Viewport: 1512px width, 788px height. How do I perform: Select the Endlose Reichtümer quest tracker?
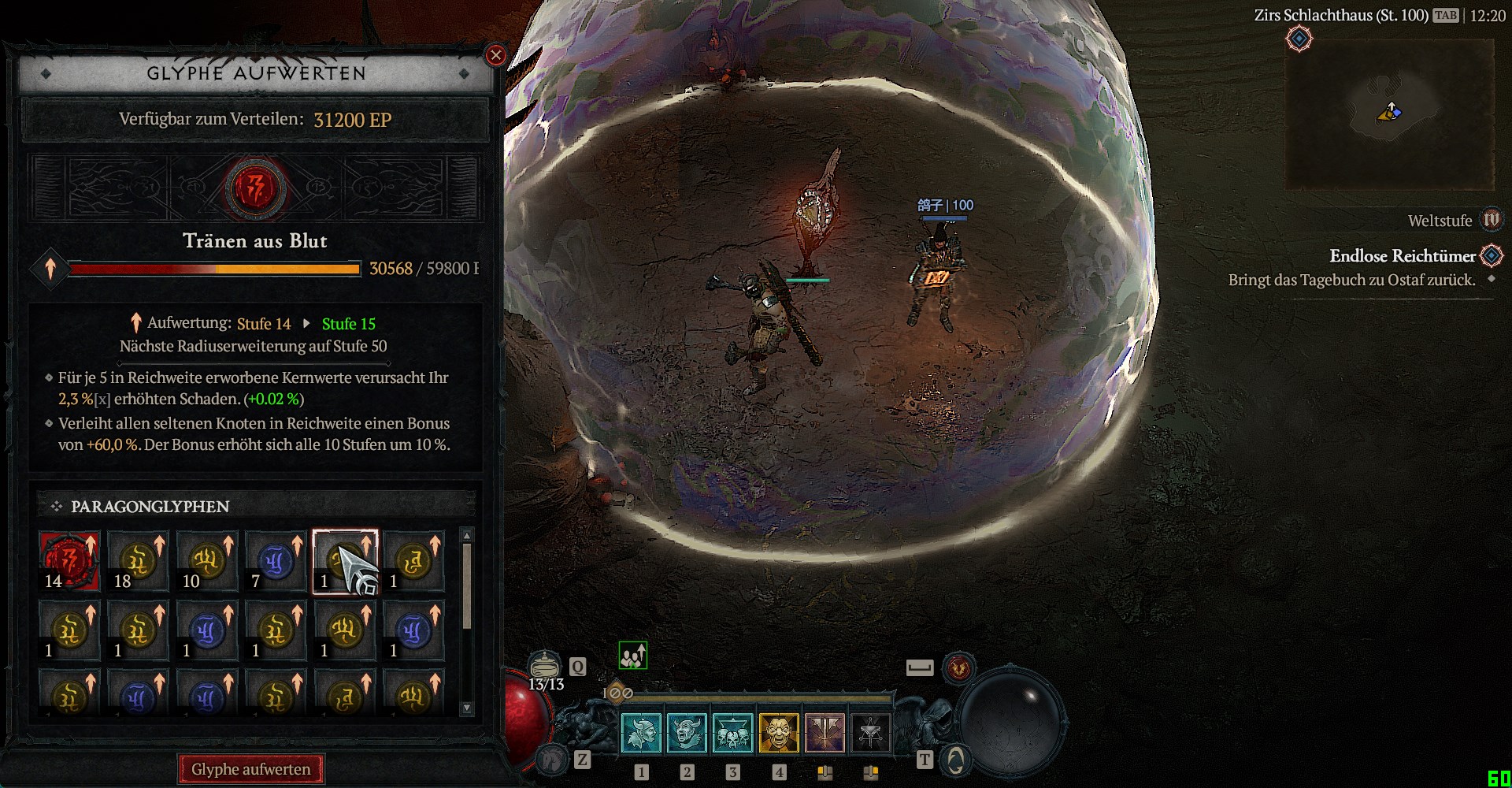click(1402, 256)
